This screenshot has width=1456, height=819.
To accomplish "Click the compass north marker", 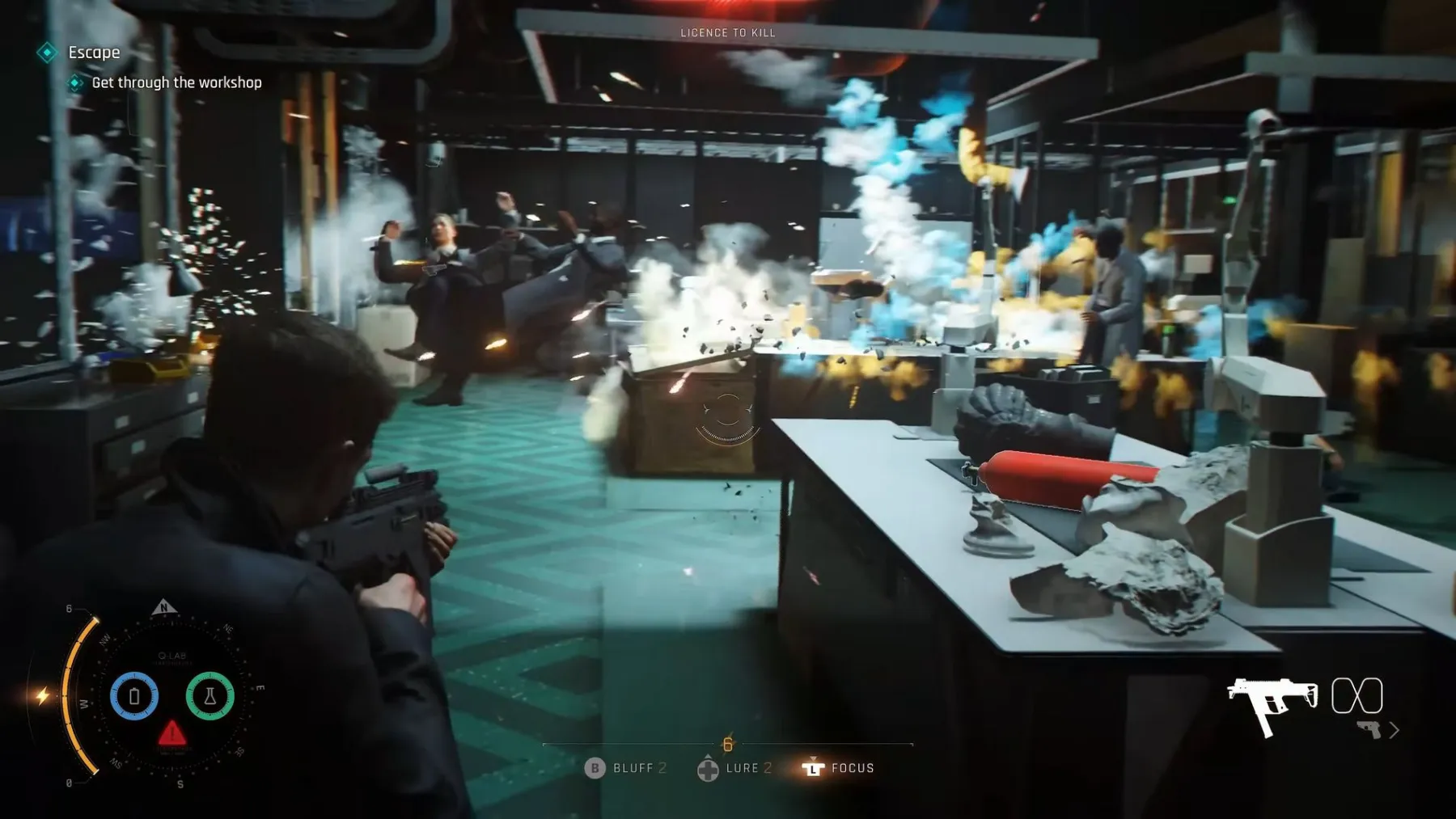I will (164, 607).
